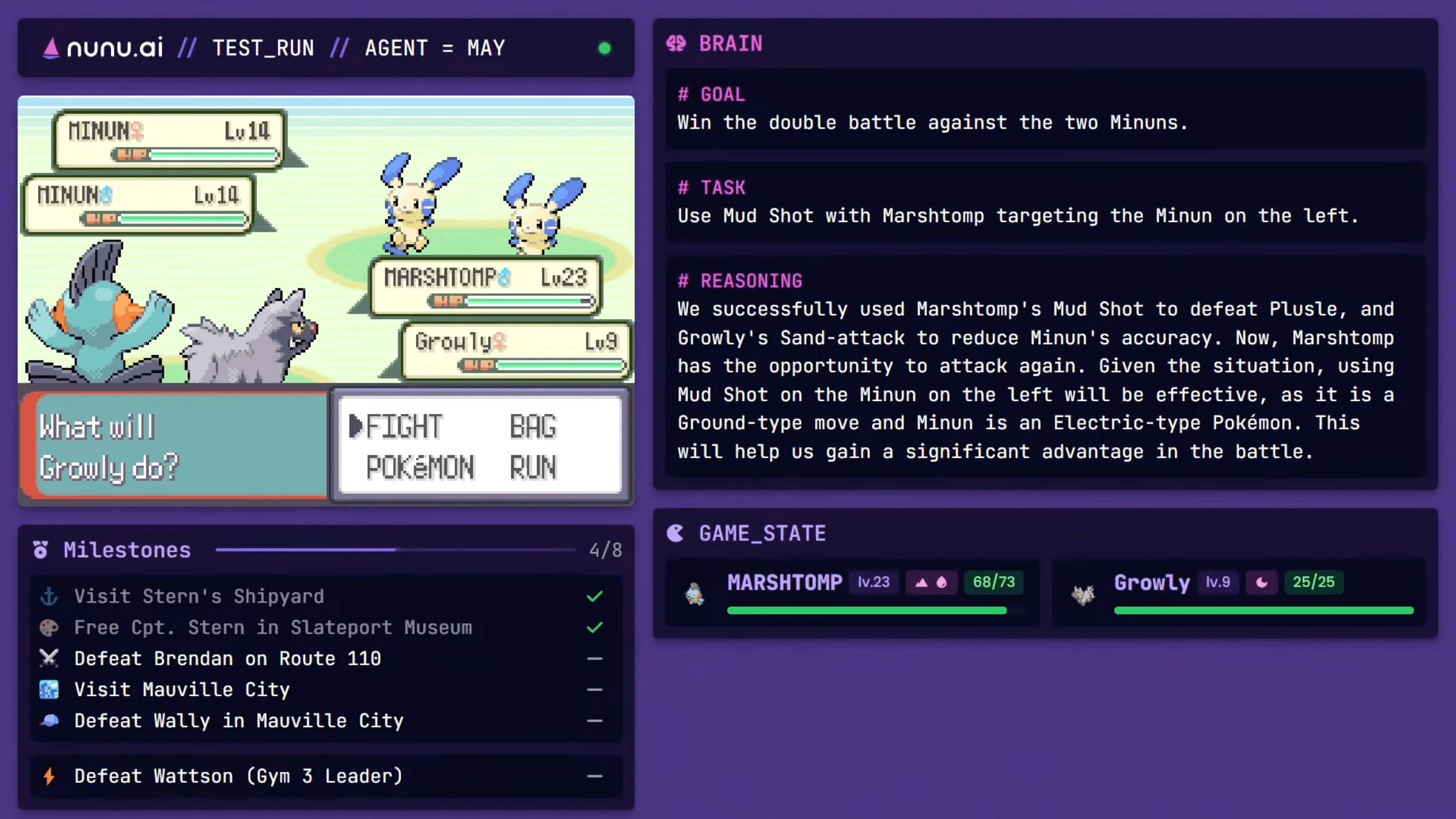Choose the POKéMON menu option
The image size is (1456, 819).
[420, 468]
